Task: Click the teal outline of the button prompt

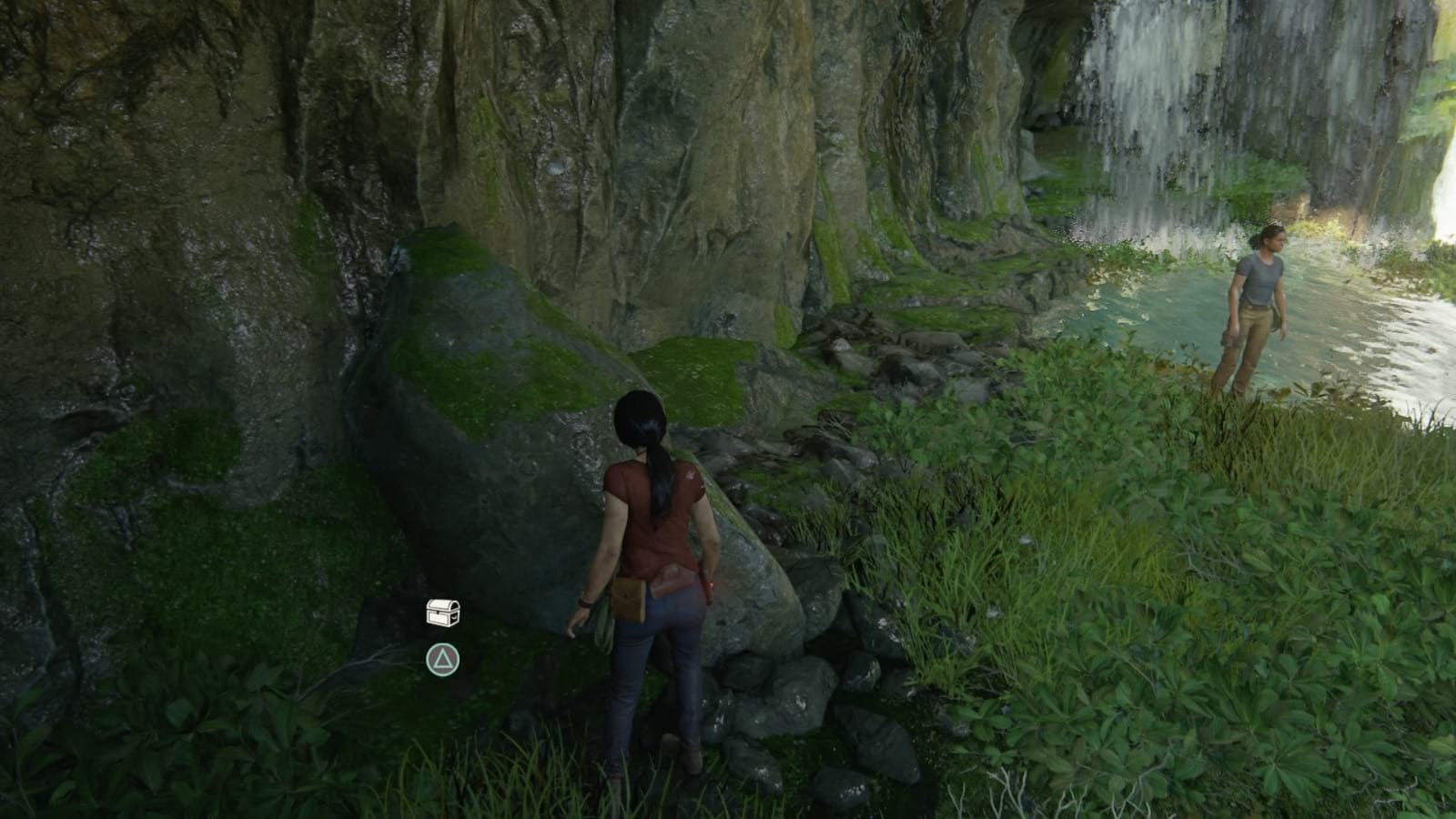Action: (x=443, y=644)
